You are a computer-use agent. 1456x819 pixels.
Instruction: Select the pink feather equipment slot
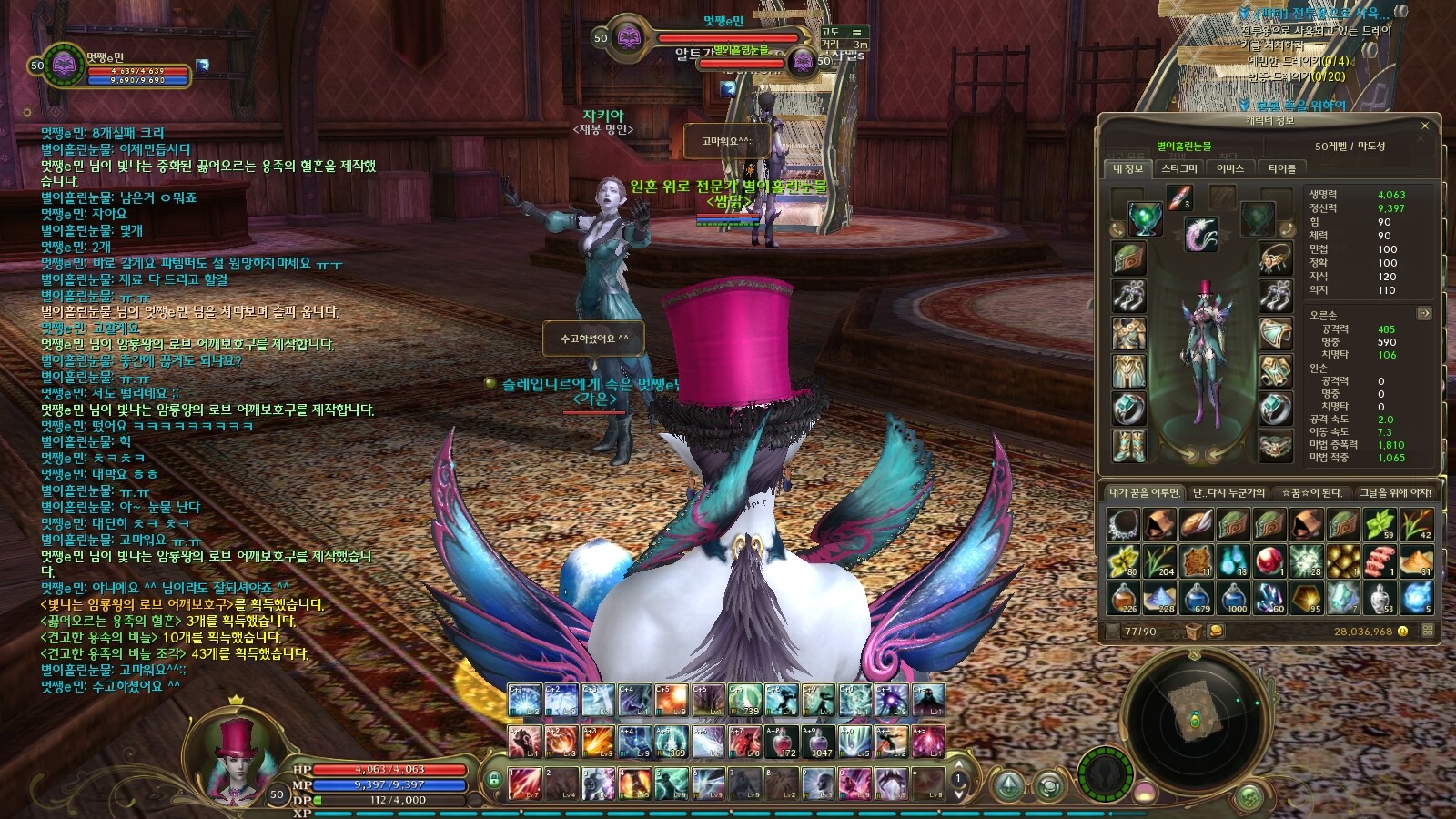[x=1201, y=234]
